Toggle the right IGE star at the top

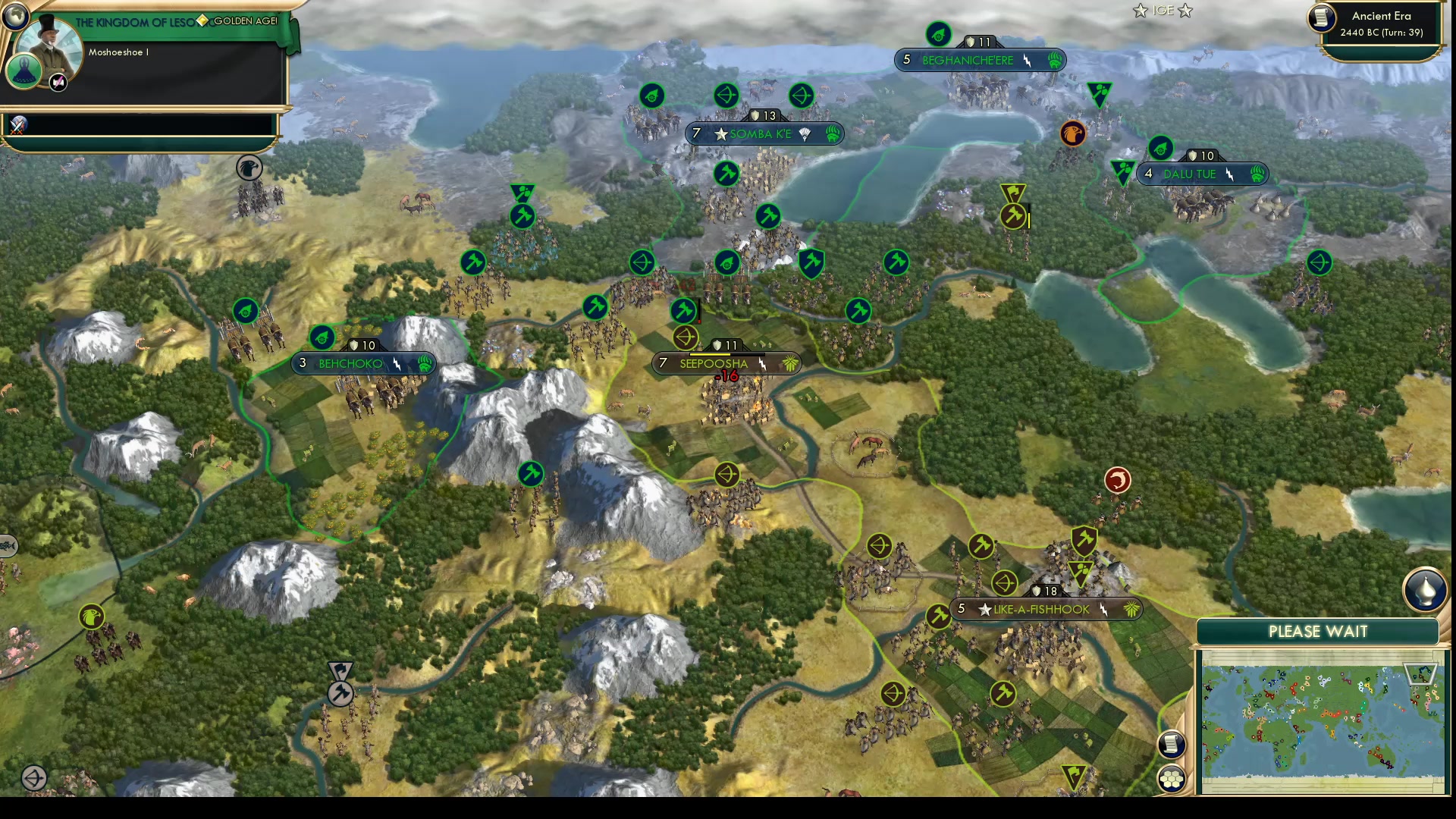[x=1185, y=11]
